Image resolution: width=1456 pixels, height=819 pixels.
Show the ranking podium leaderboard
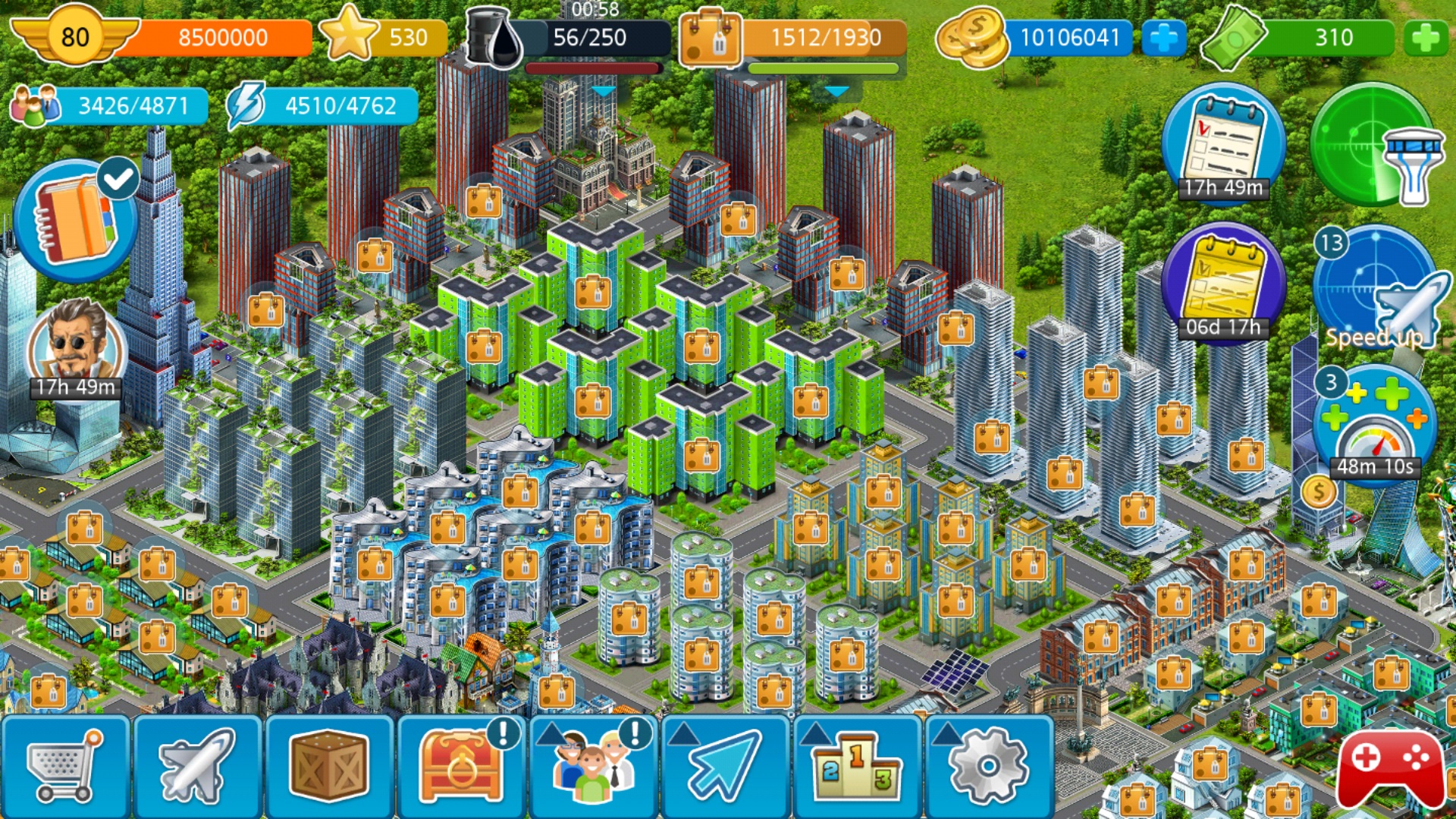[x=857, y=767]
